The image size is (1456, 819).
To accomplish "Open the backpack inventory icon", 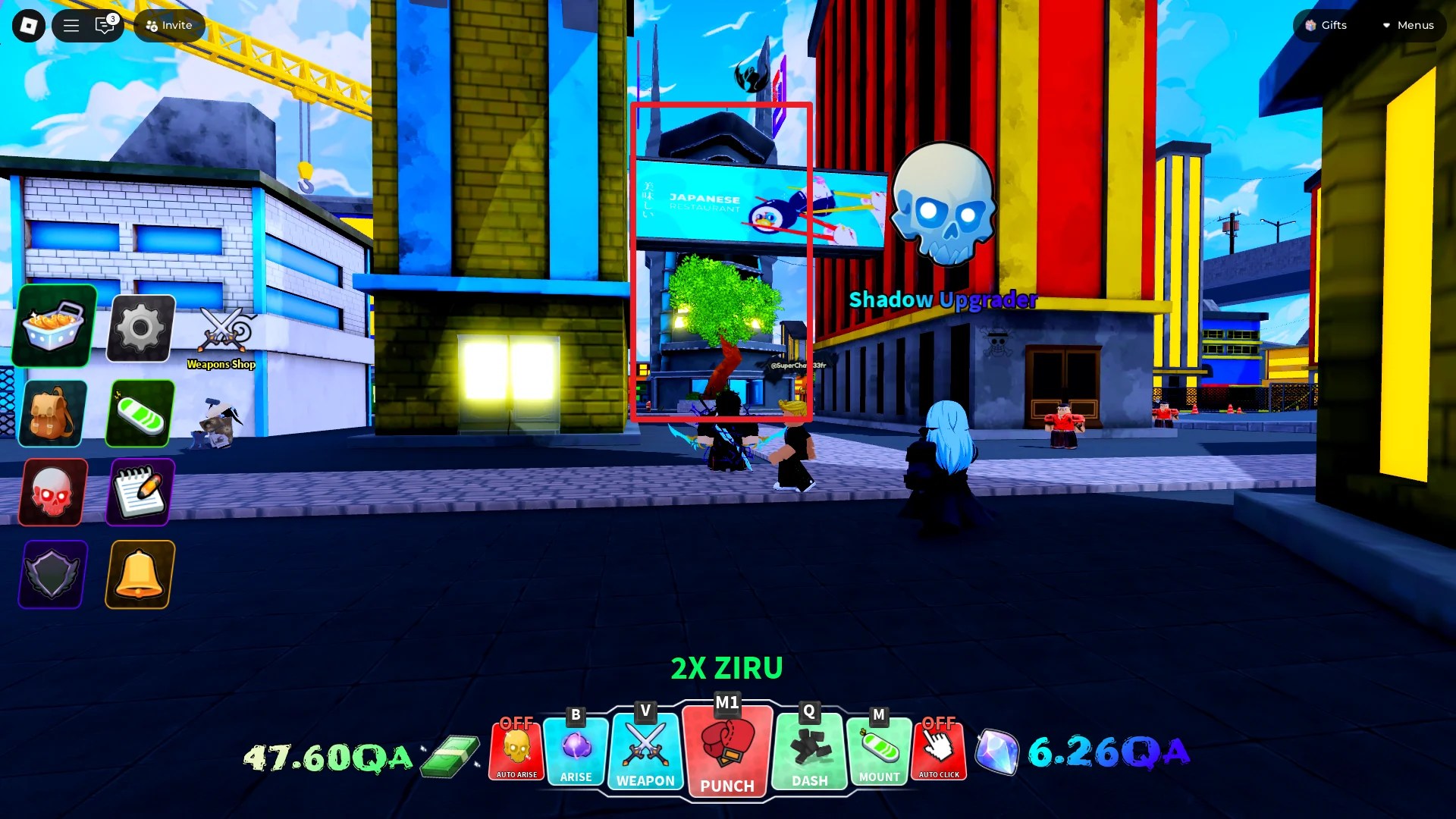I will pos(51,413).
